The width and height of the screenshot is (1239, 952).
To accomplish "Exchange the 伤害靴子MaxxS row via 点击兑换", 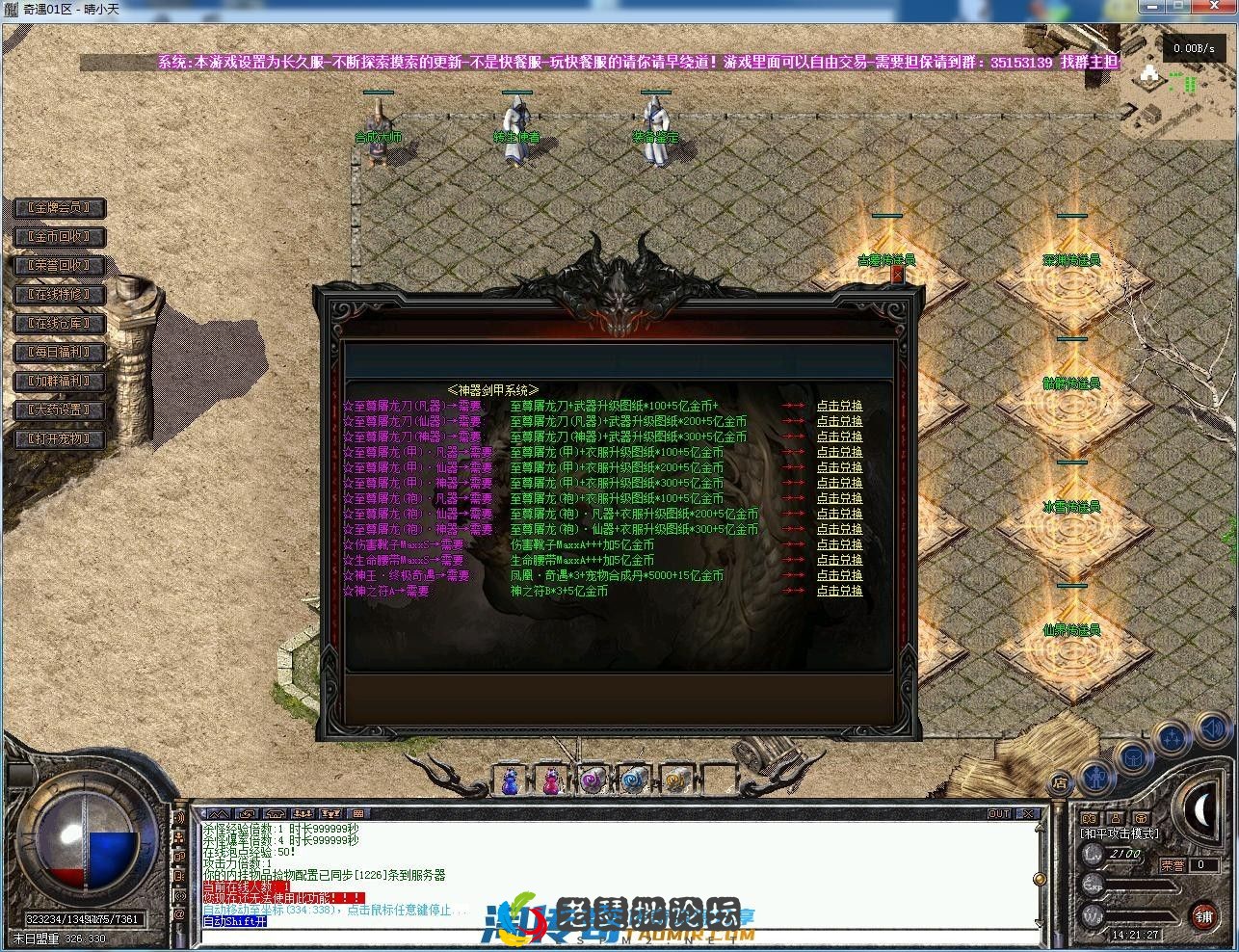I will [839, 545].
